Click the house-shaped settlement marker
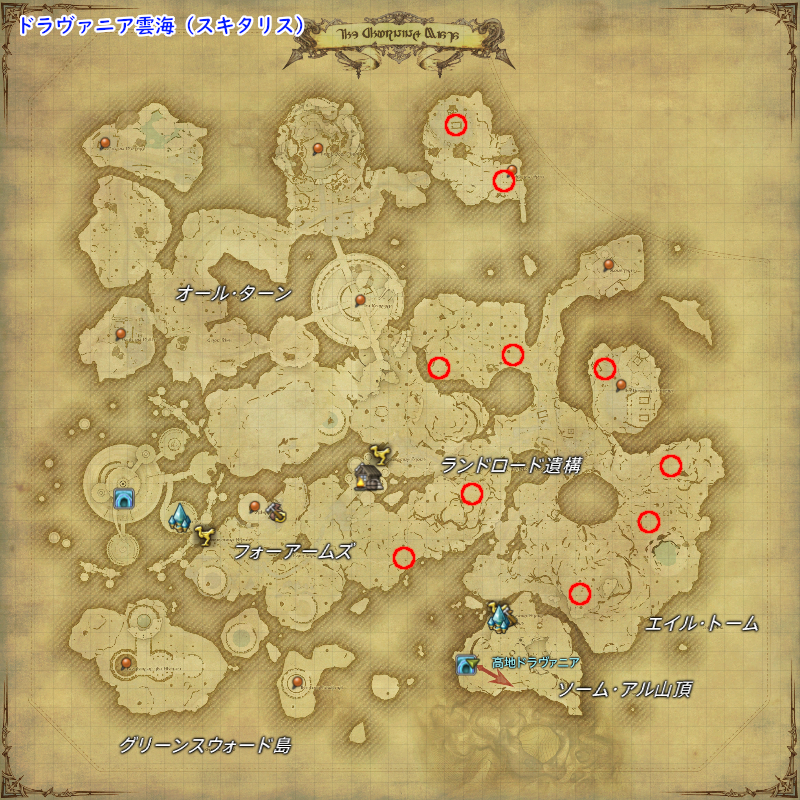 point(368,478)
